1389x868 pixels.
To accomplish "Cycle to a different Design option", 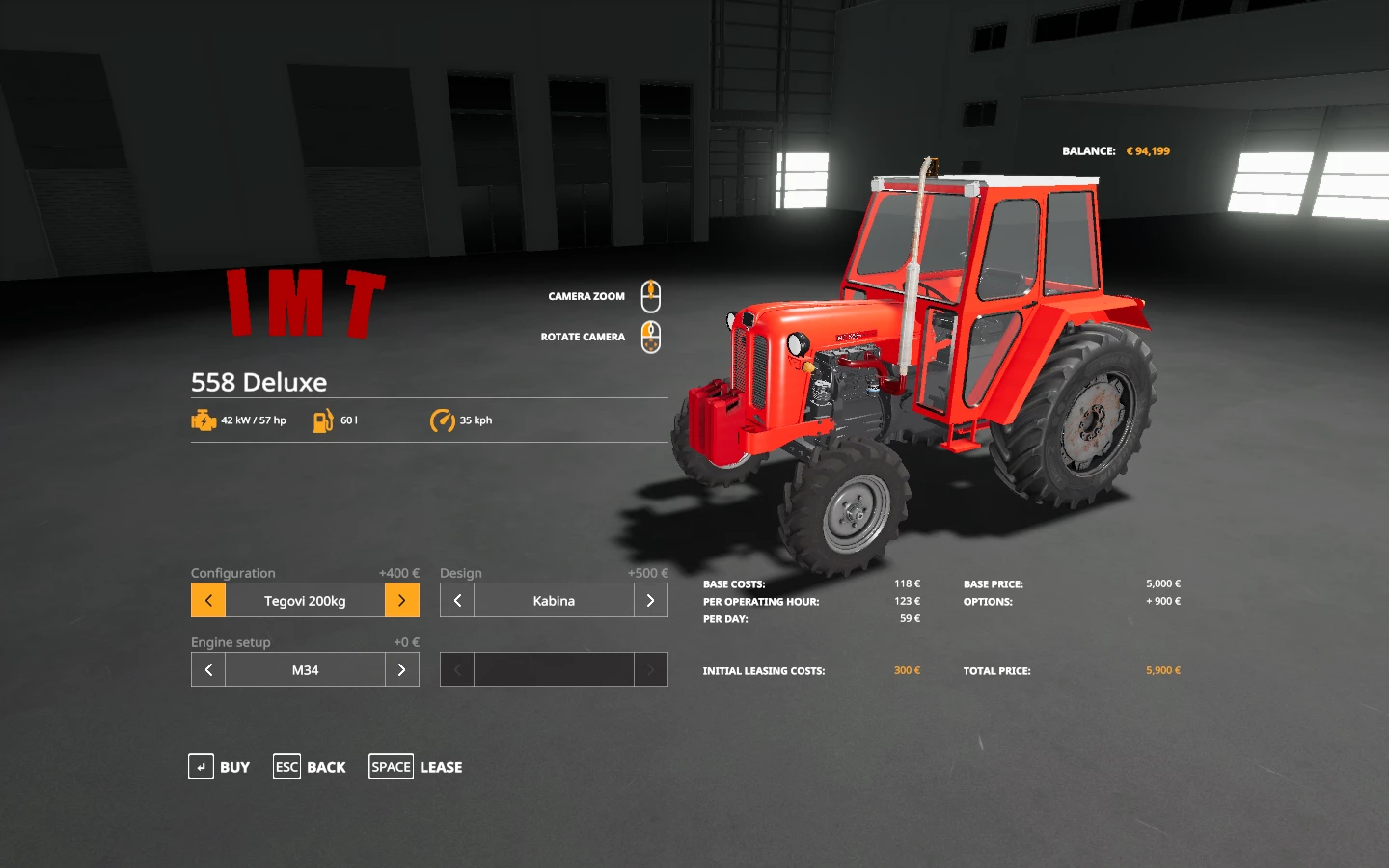I will click(651, 599).
